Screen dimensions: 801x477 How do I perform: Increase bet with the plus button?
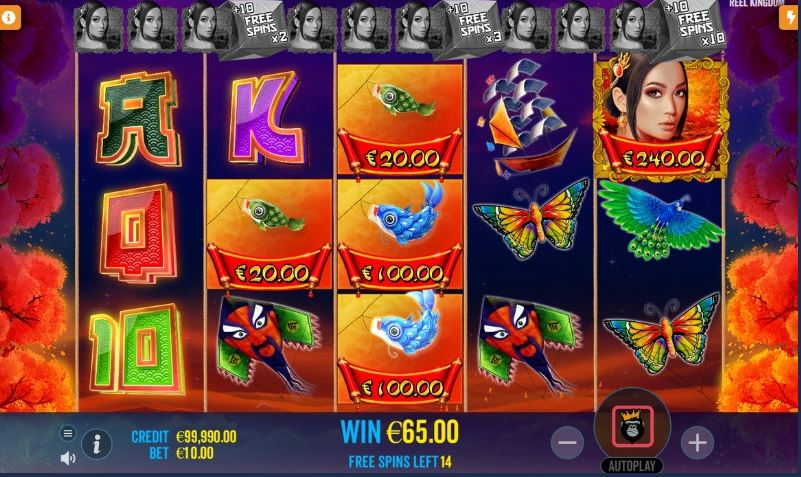697,441
